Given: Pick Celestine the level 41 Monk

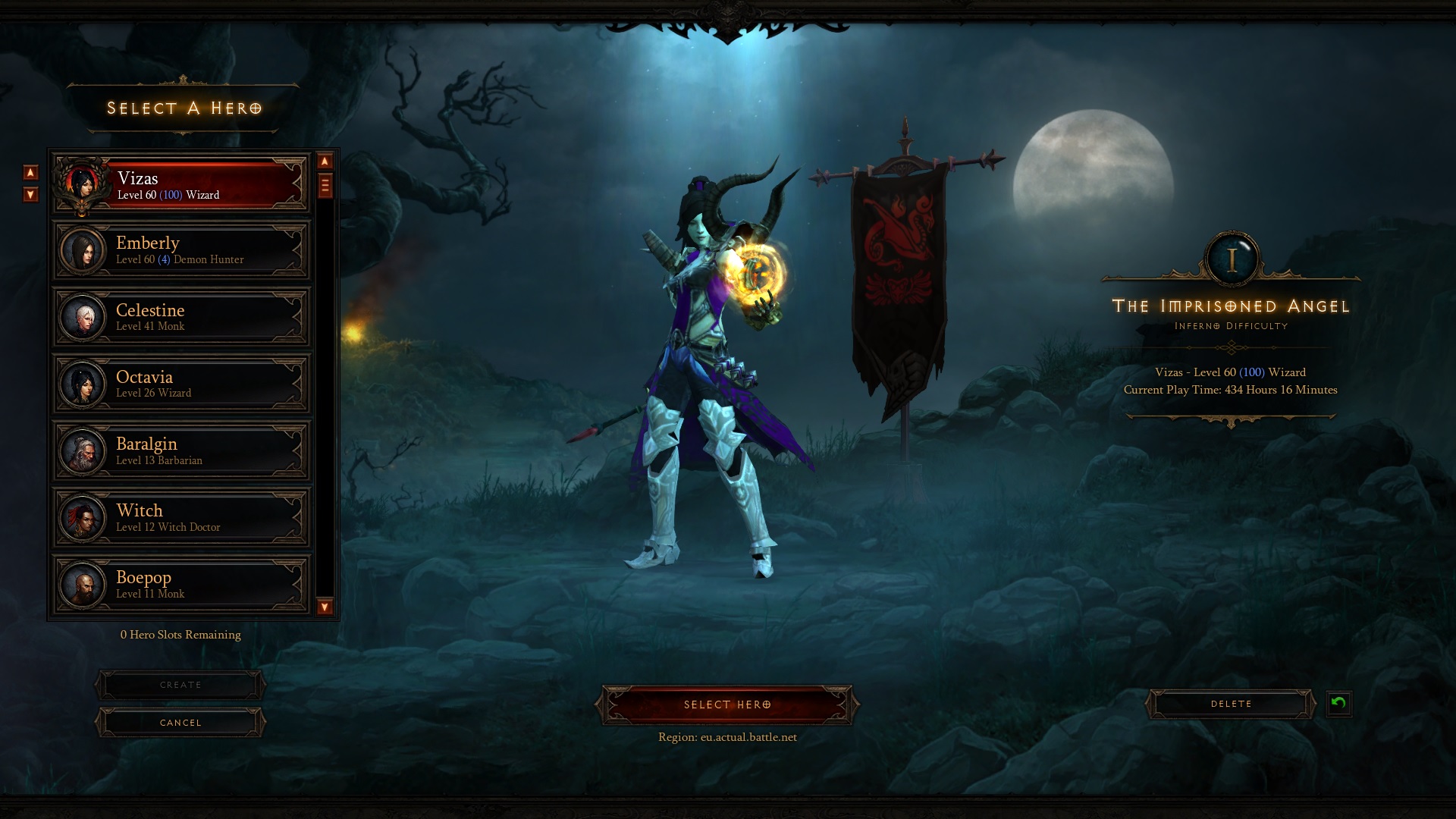Looking at the screenshot, I should [182, 317].
